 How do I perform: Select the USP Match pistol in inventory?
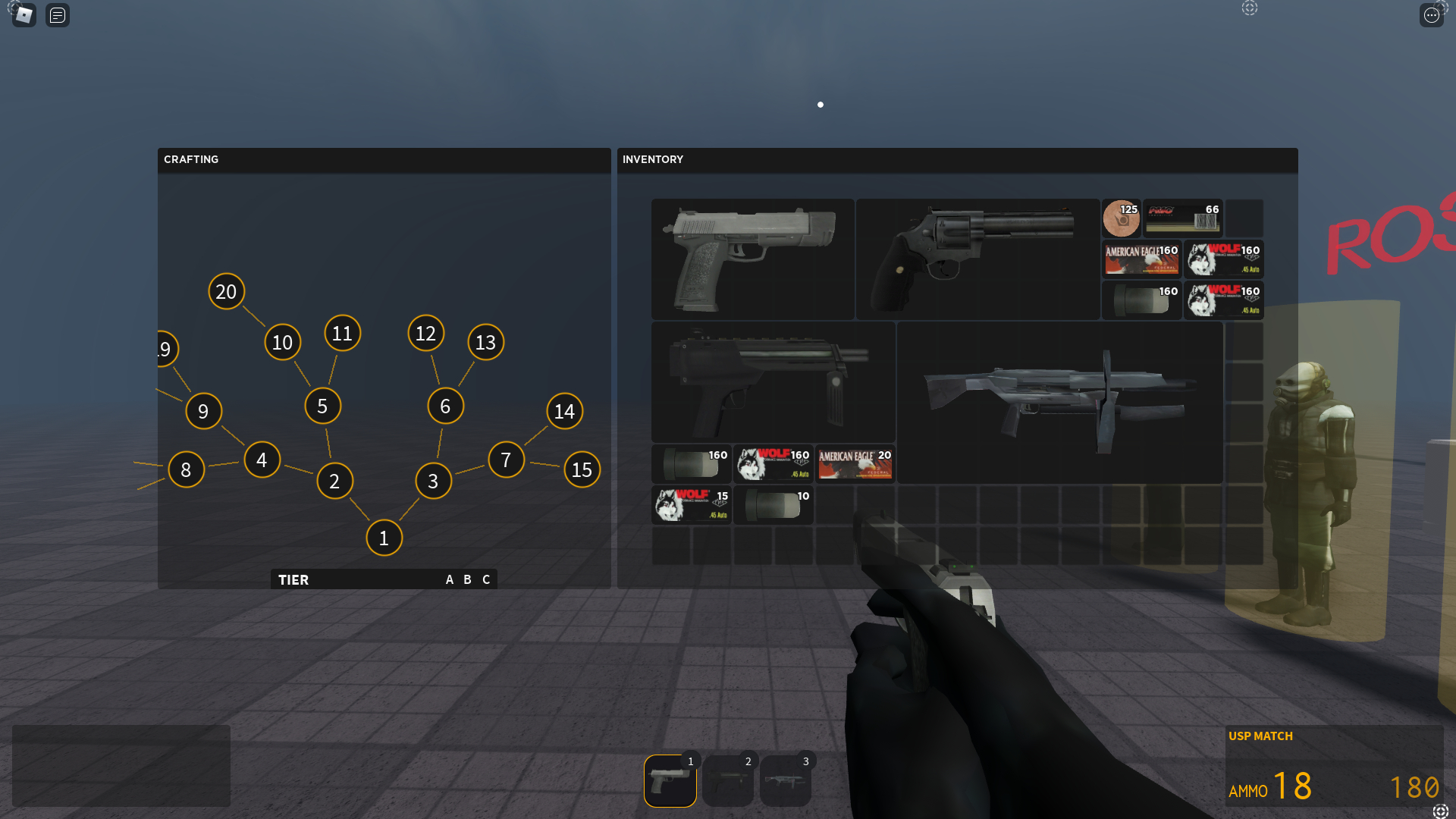(x=752, y=259)
